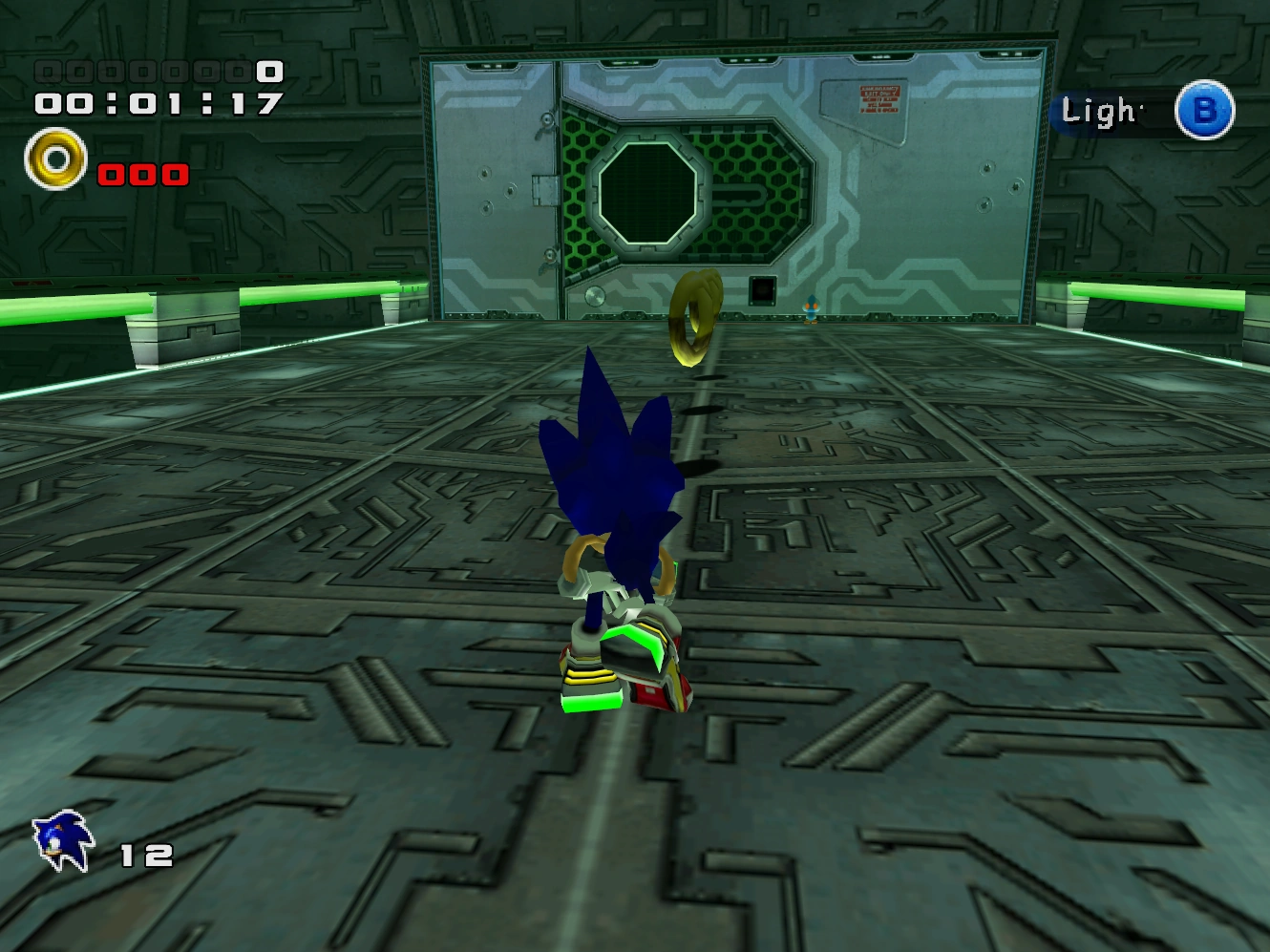Image resolution: width=1270 pixels, height=952 pixels.
Task: Toggle the Light action indicator
Action: (1100, 111)
